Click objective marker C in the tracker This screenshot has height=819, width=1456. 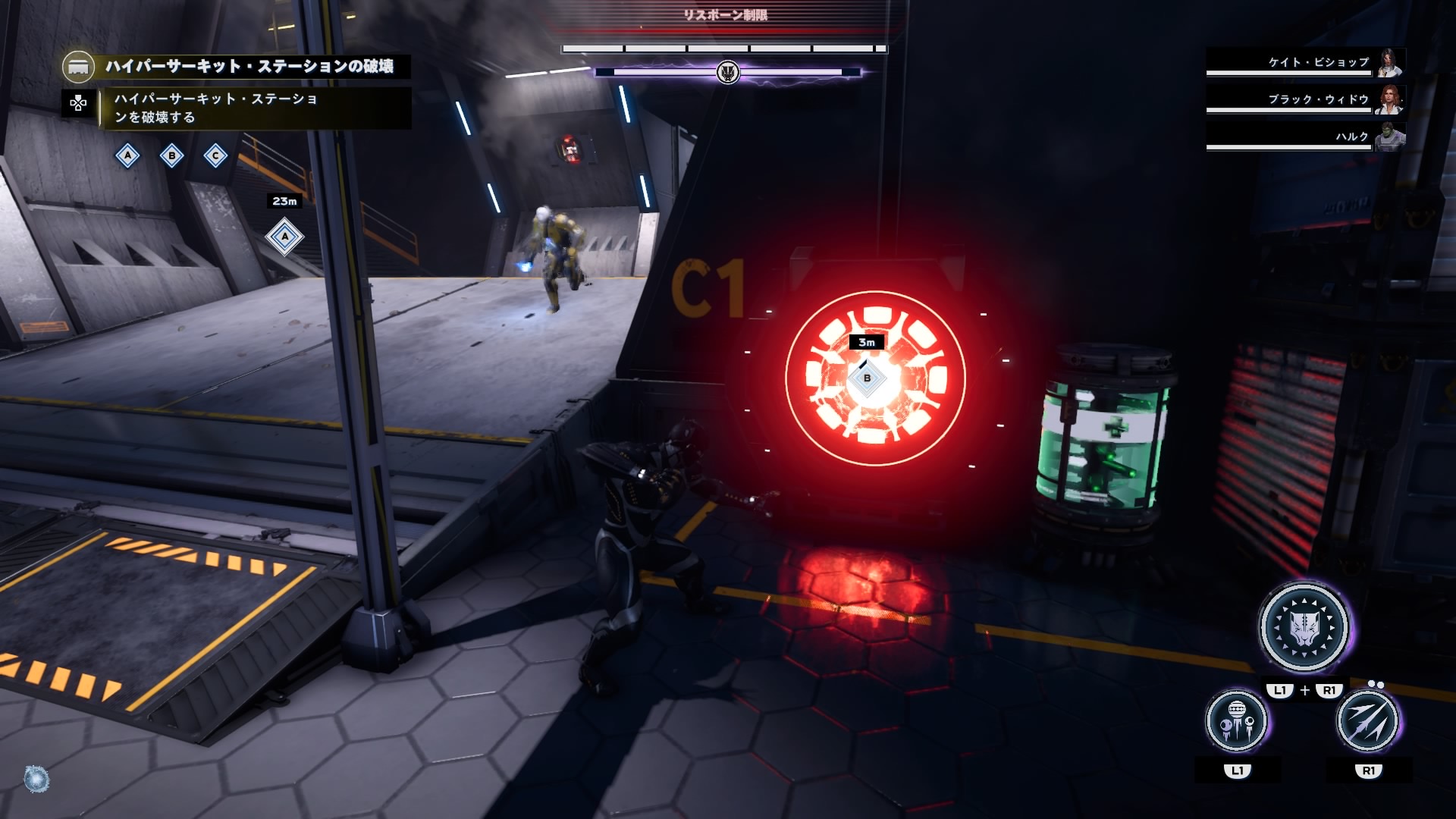(x=215, y=156)
